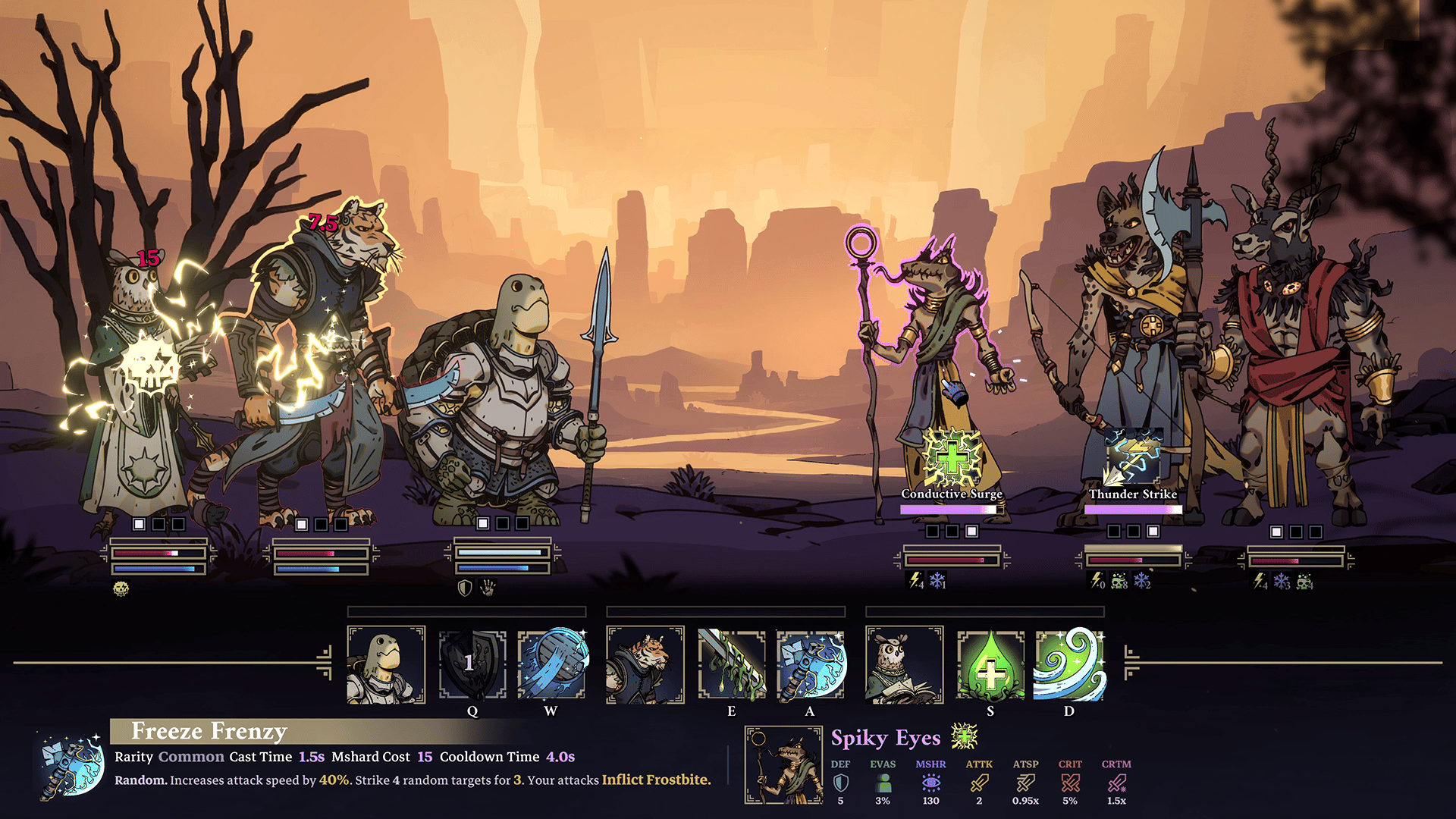Inspect the hand status icon under turtle
This screenshot has width=1456, height=819.
(488, 588)
